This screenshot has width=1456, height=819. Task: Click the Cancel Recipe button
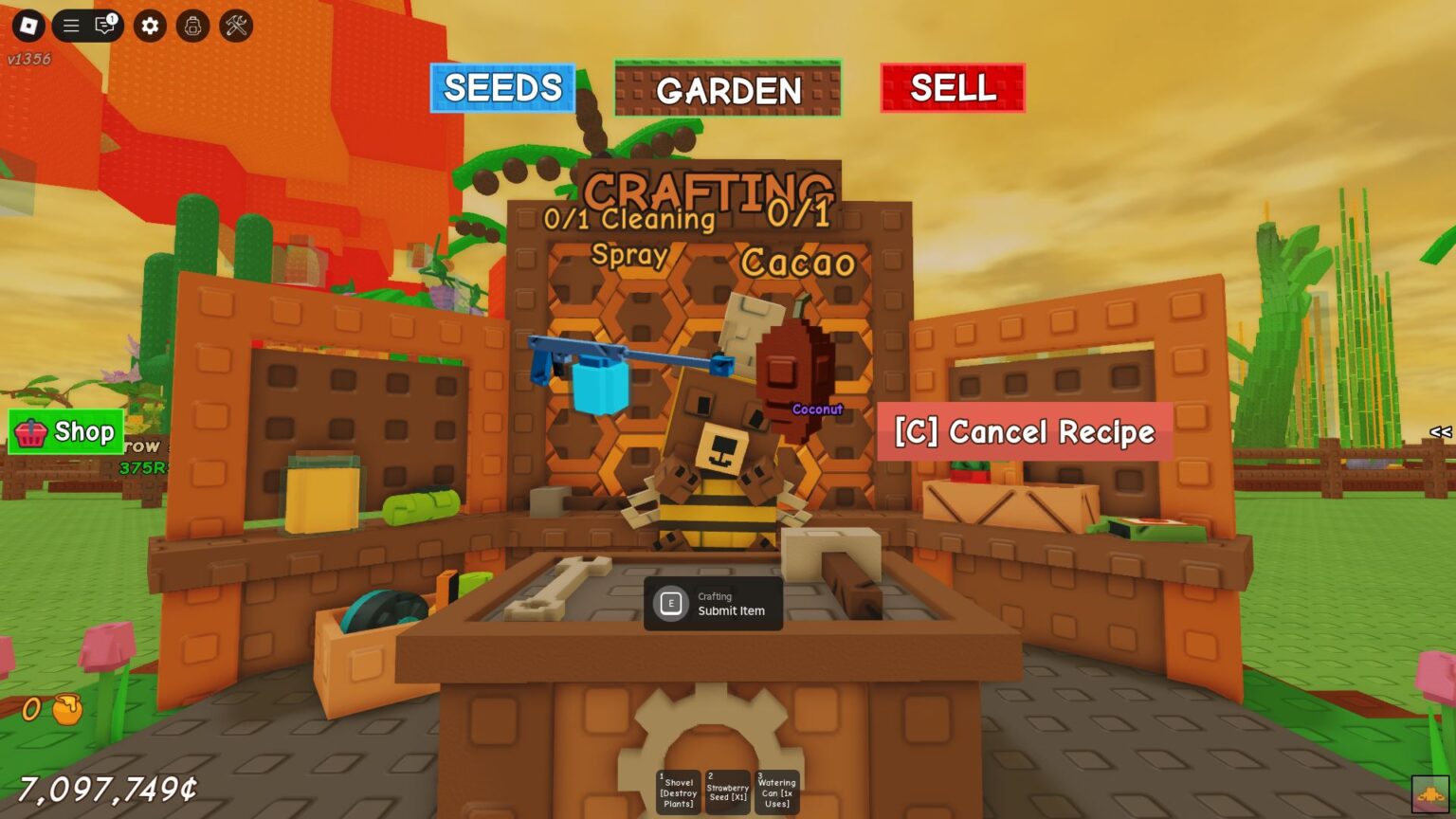point(1024,432)
